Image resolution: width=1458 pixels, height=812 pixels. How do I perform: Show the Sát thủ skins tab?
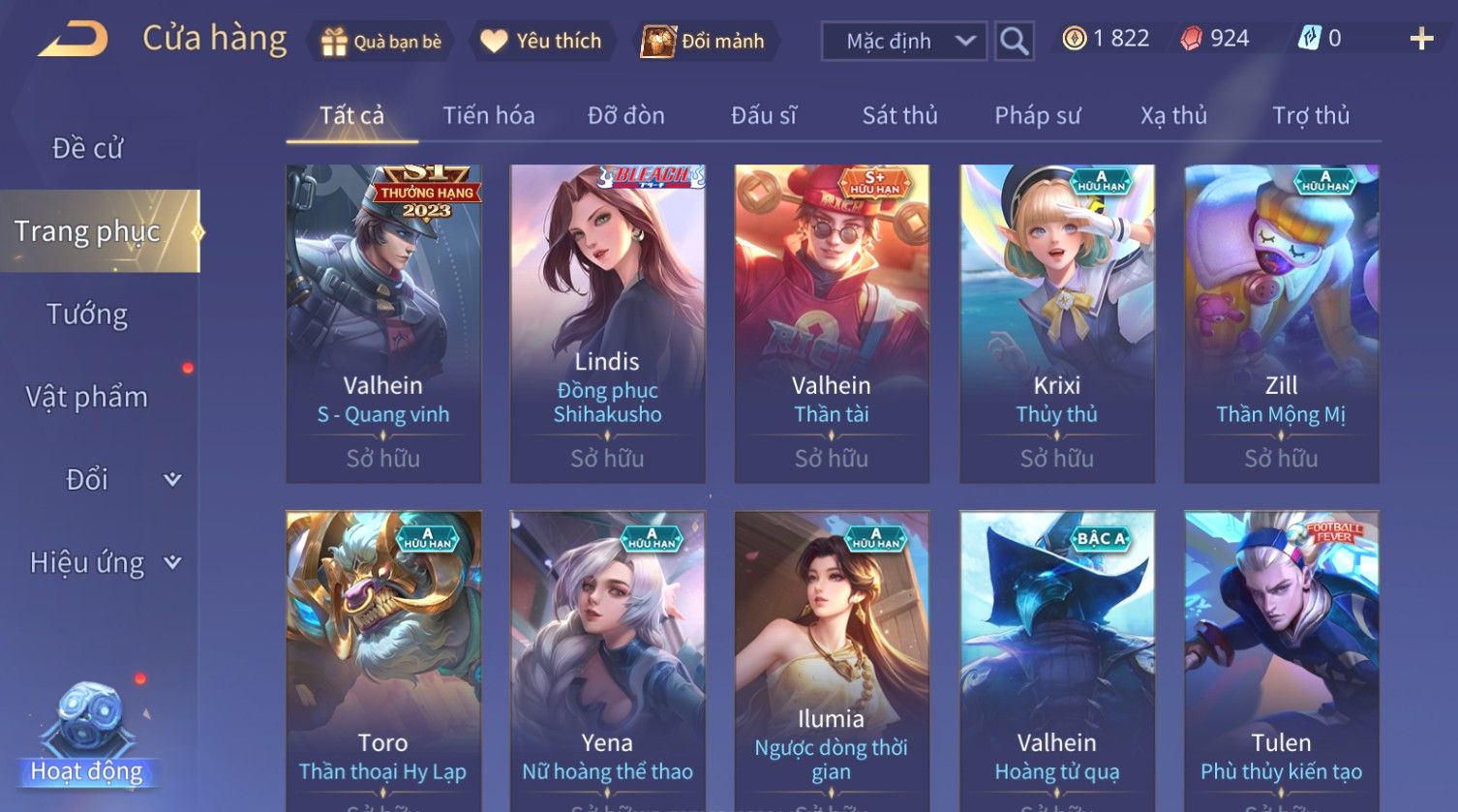pyautogui.click(x=899, y=116)
